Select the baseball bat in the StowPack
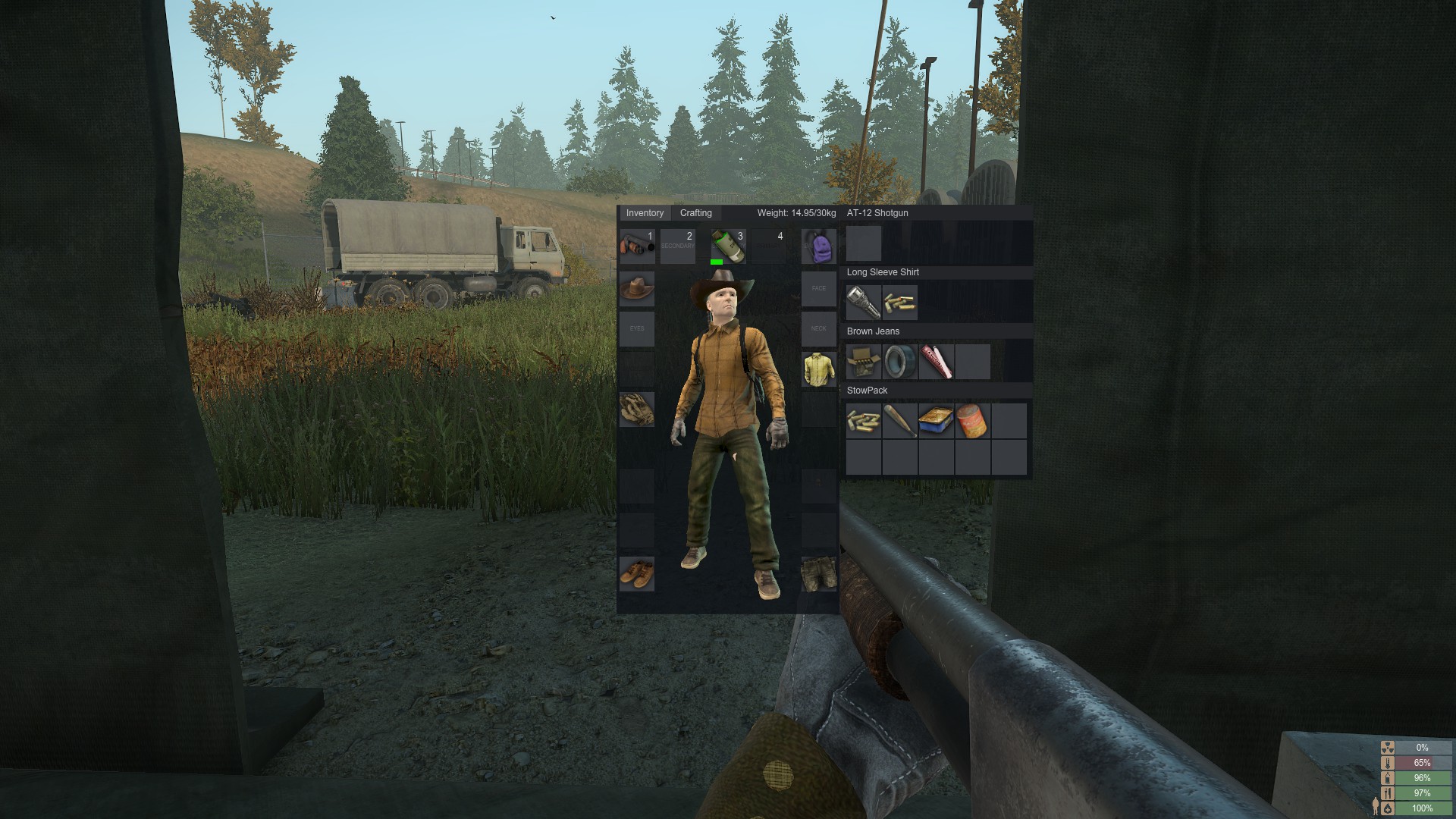Image resolution: width=1456 pixels, height=819 pixels. 899,421
